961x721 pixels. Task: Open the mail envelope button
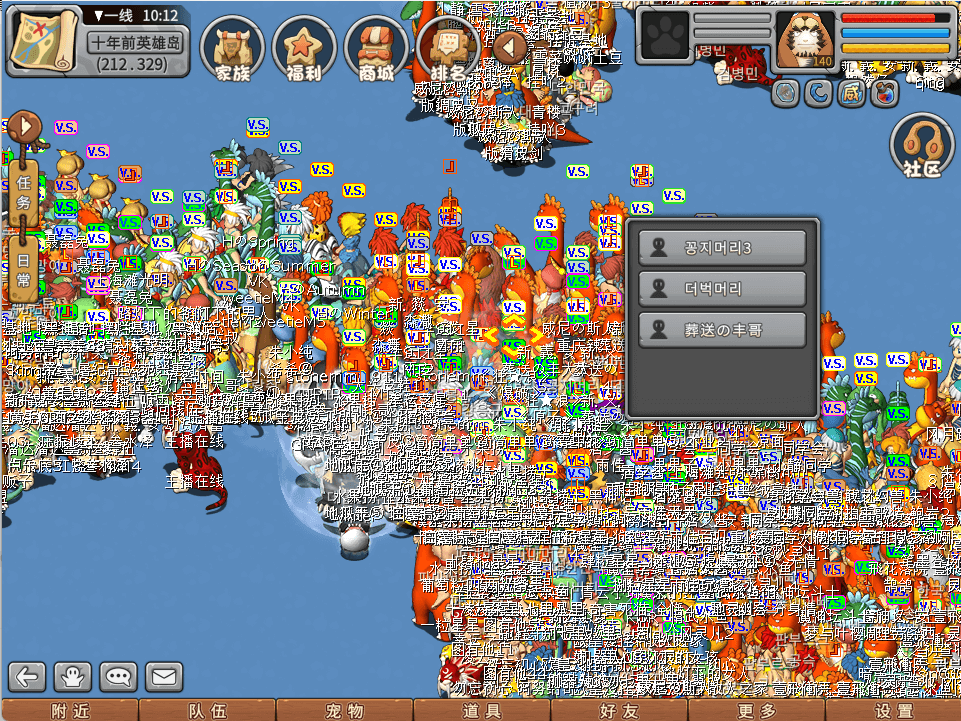point(166,677)
